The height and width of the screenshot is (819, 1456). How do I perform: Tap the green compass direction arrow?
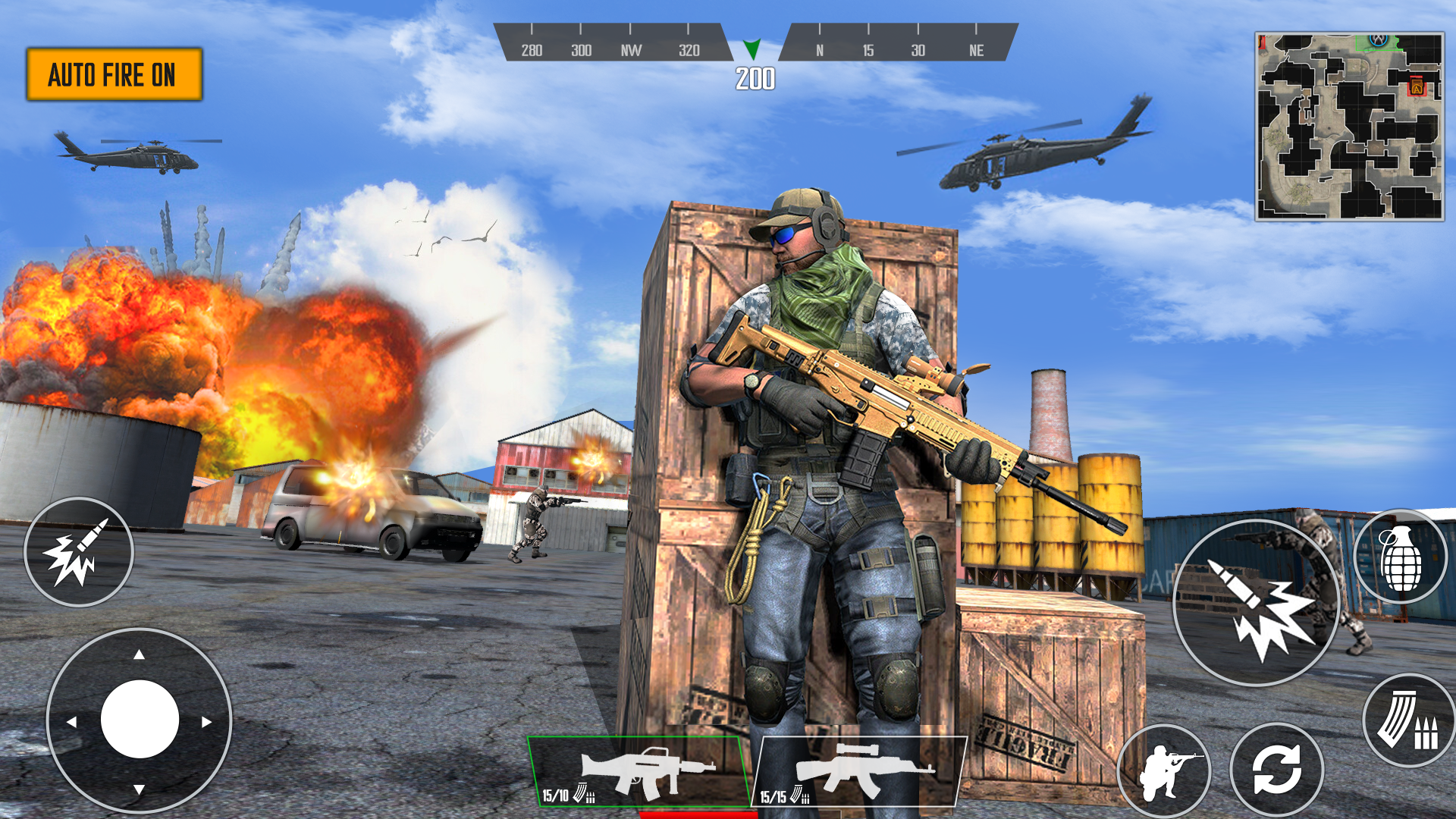[x=752, y=50]
